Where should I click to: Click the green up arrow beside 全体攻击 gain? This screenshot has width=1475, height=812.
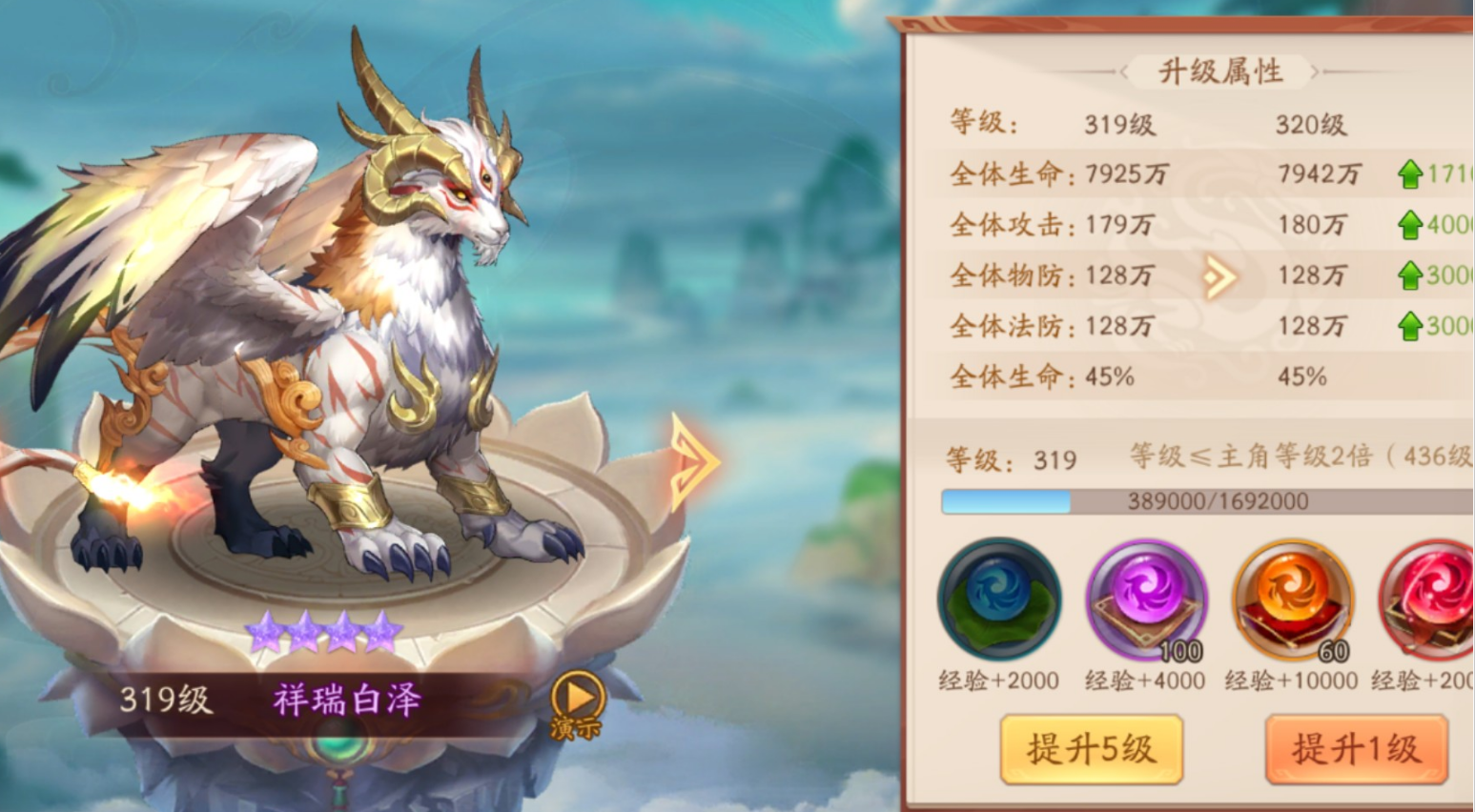tap(1409, 226)
